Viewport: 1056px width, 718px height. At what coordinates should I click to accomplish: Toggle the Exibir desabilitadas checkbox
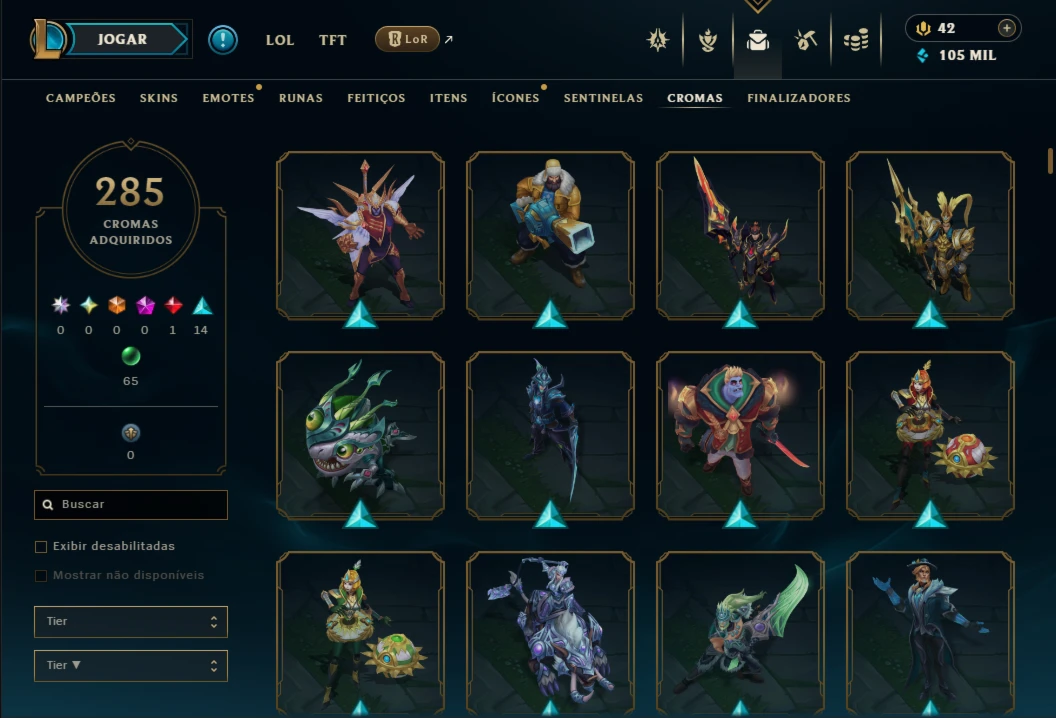41,547
